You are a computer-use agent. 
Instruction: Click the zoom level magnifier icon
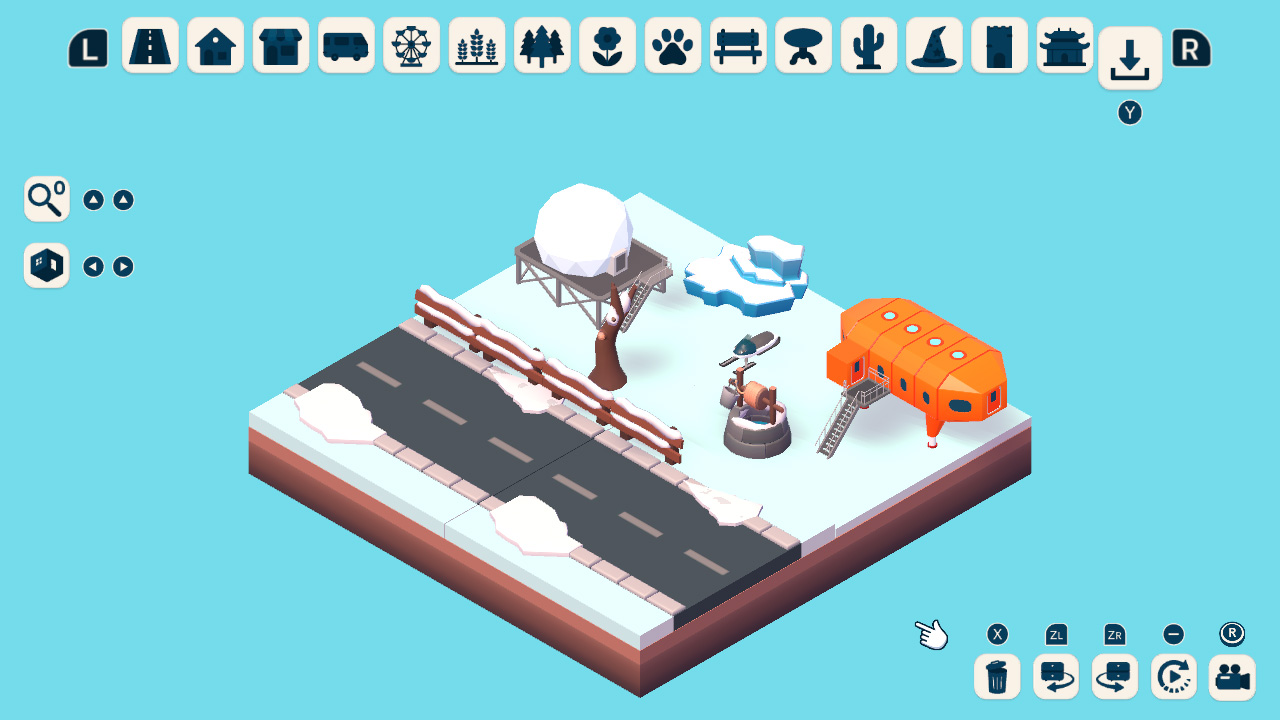click(x=45, y=199)
